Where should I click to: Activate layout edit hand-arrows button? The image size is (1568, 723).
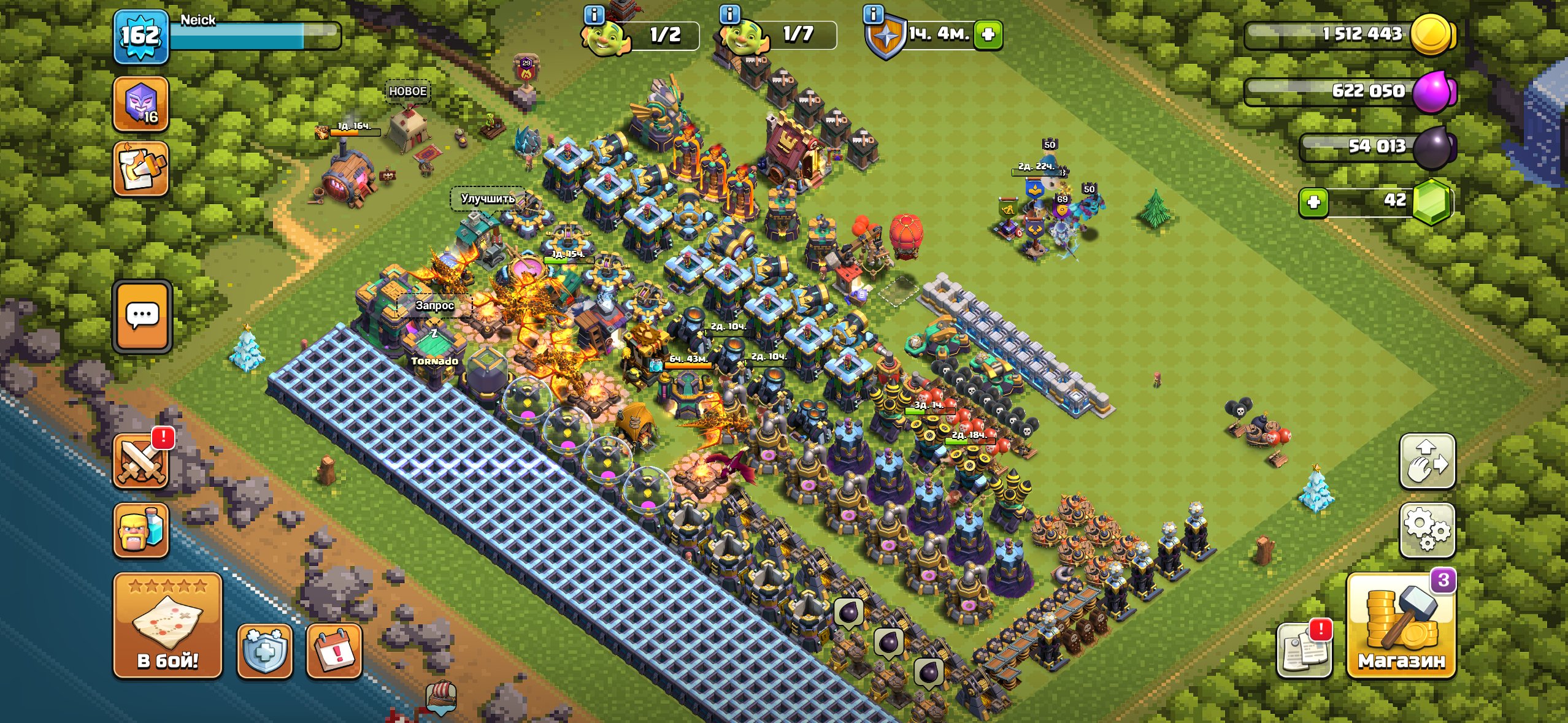[x=1427, y=461]
